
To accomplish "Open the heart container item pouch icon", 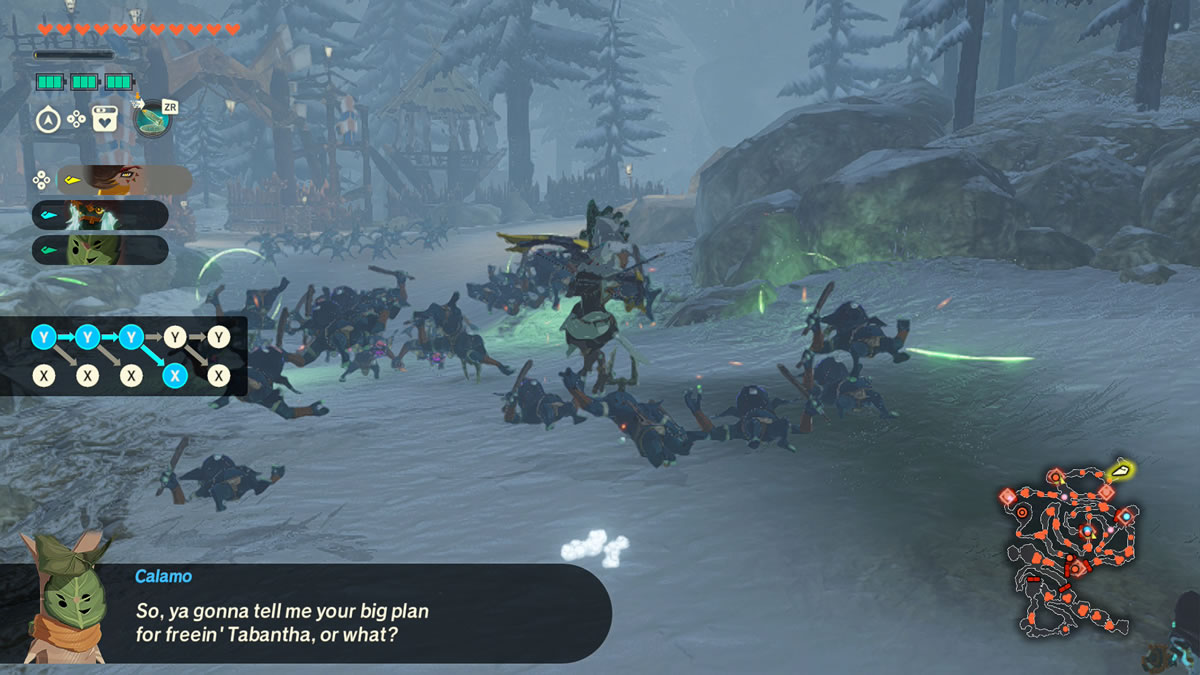I will click(x=105, y=120).
